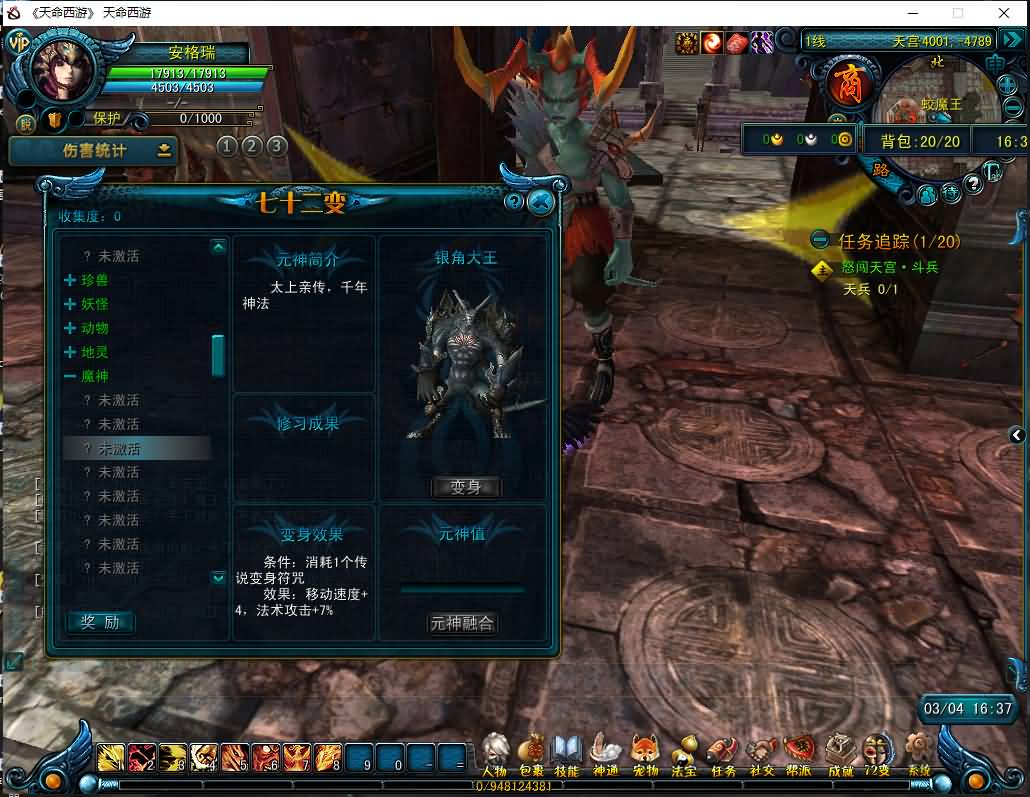Open the 任务 quest menu
Viewport: 1030px width, 797px height.
(x=722, y=755)
